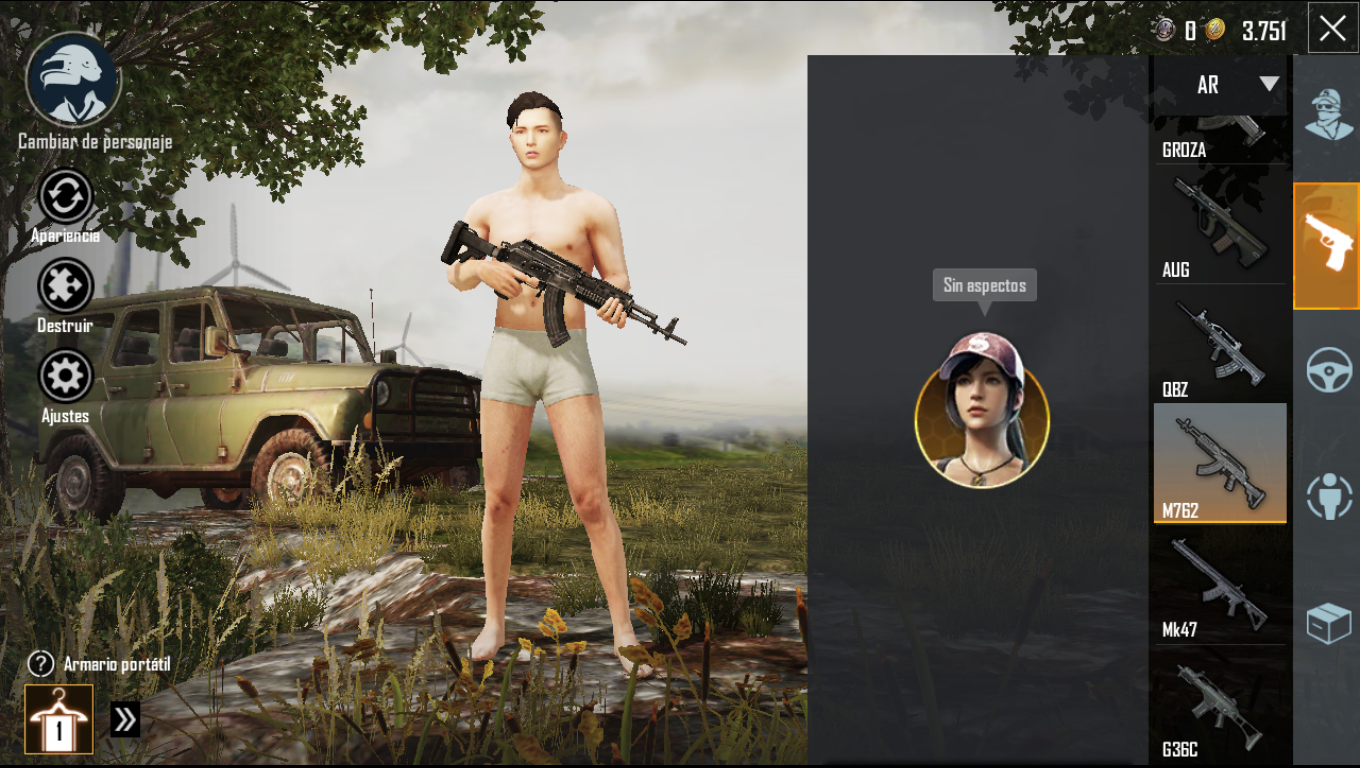
Task: Select the highlighted M762 rifle
Action: pos(1220,464)
